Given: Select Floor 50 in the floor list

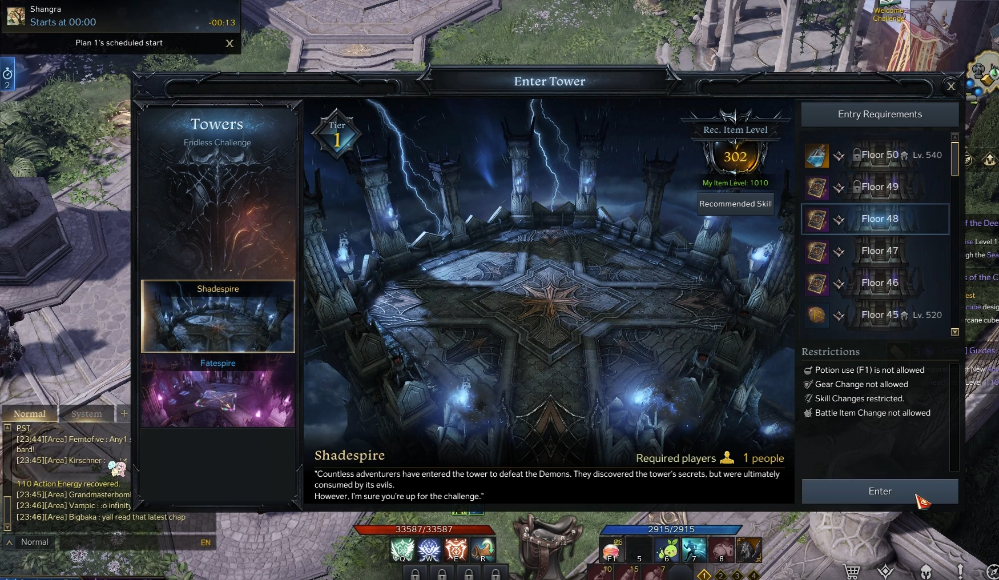Looking at the screenshot, I should tap(878, 155).
